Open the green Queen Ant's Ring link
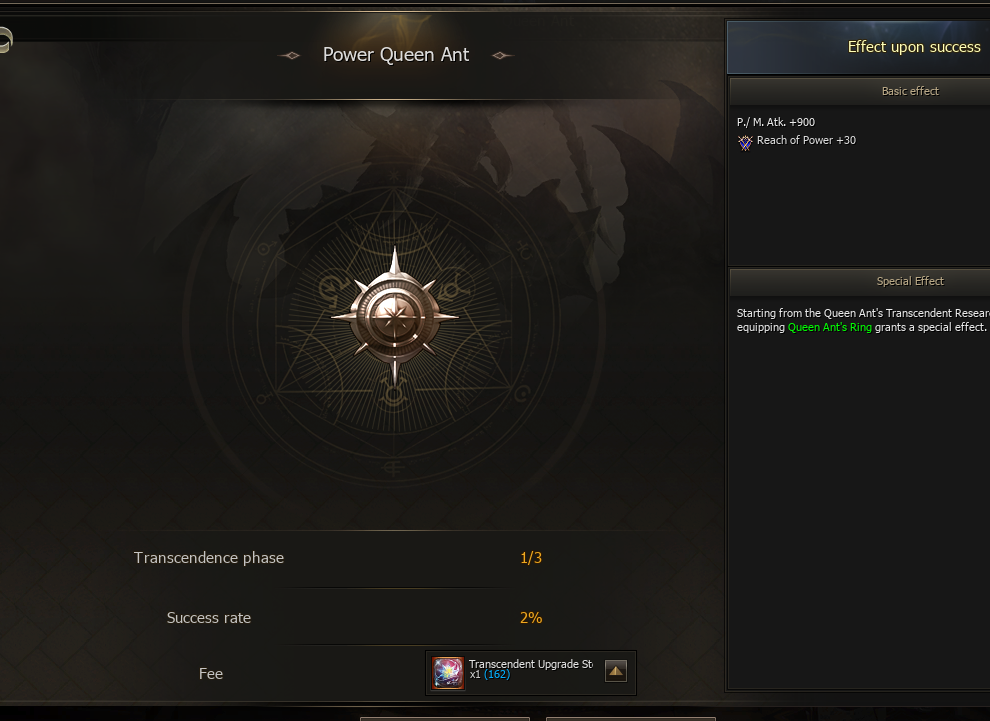The height and width of the screenshot is (721, 990). (x=830, y=327)
